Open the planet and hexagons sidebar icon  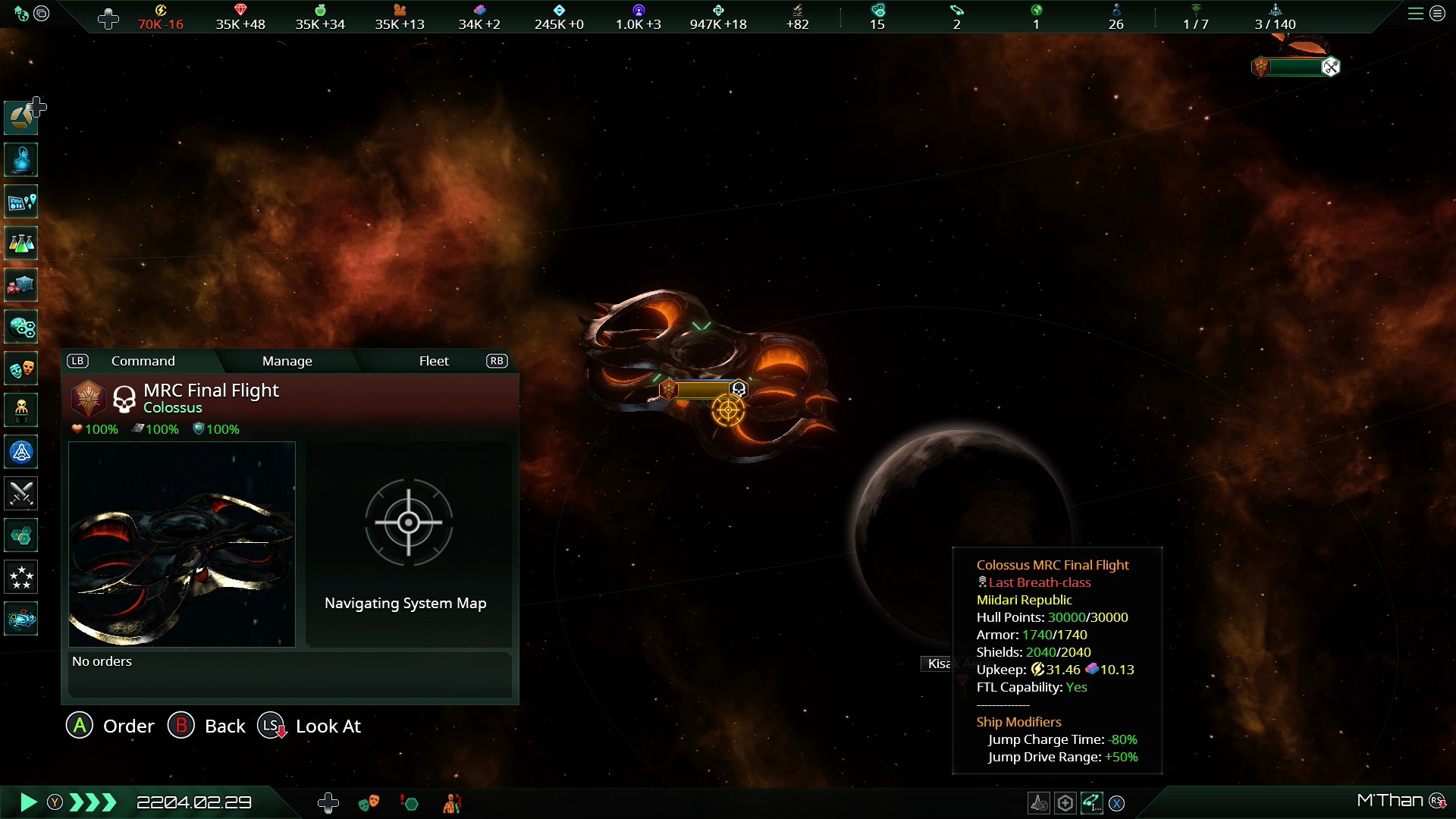click(21, 327)
